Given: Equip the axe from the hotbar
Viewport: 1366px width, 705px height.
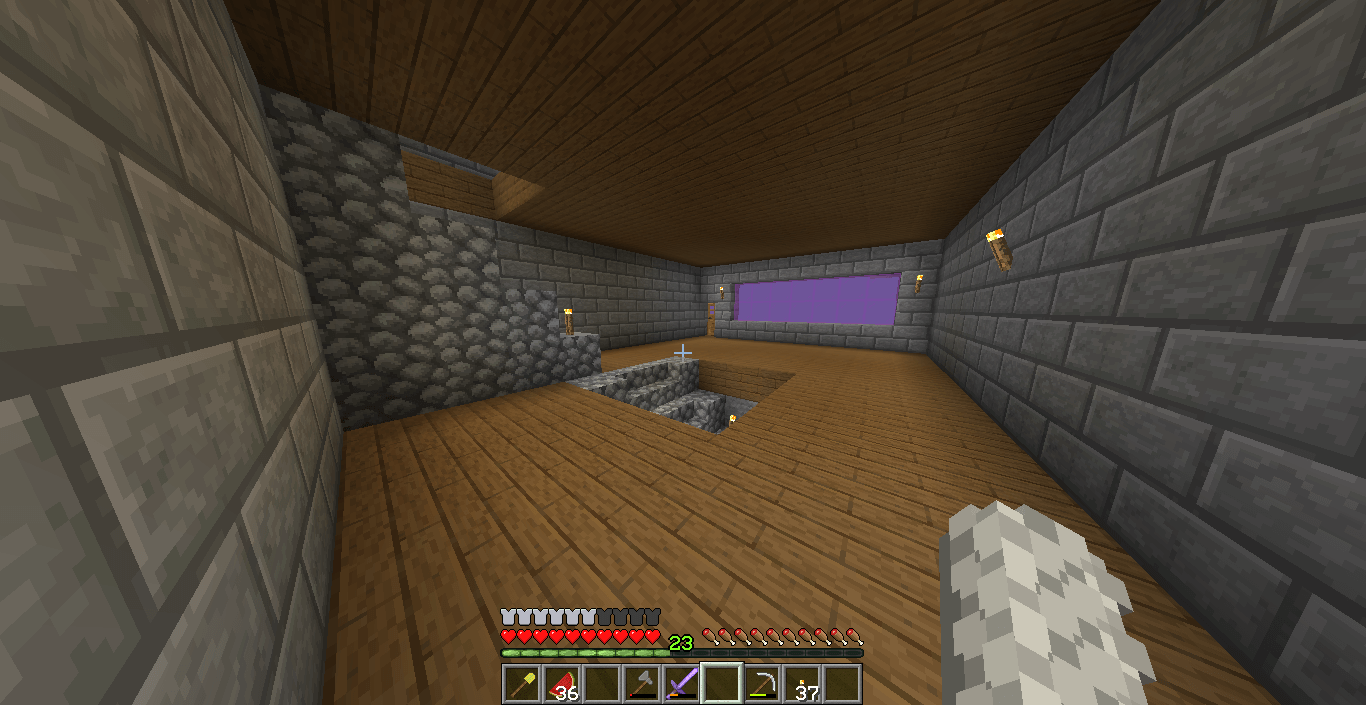Looking at the screenshot, I should click(642, 684).
